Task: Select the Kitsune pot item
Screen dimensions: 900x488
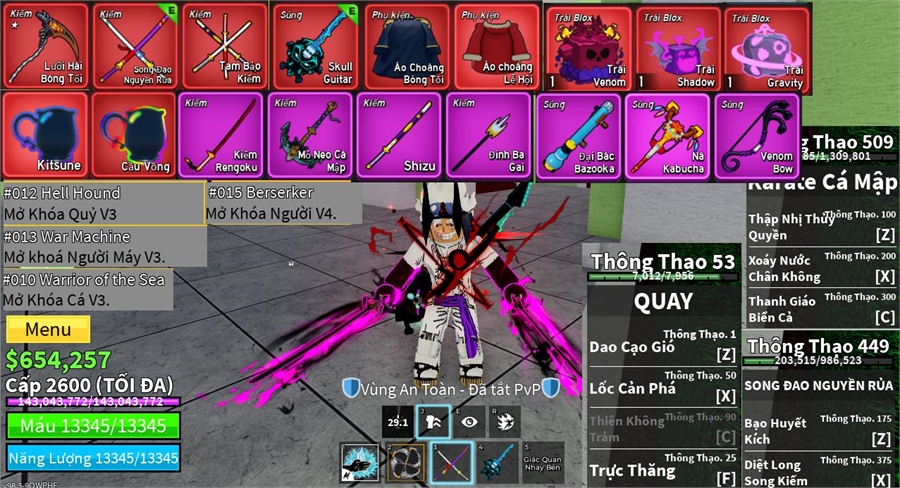Action: point(44,135)
